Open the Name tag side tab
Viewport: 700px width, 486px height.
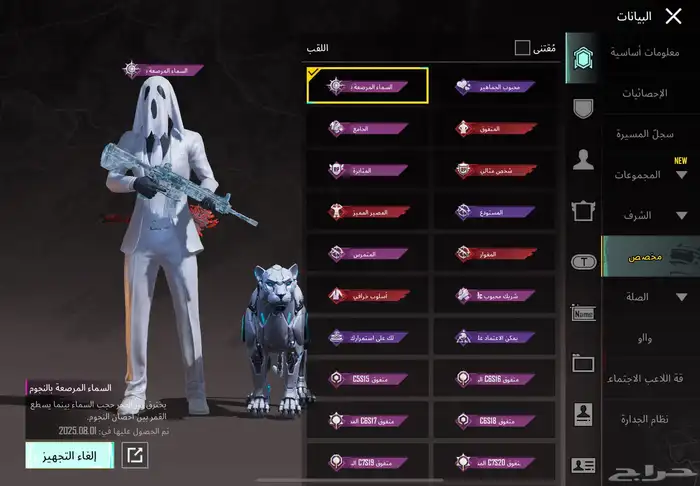583,313
